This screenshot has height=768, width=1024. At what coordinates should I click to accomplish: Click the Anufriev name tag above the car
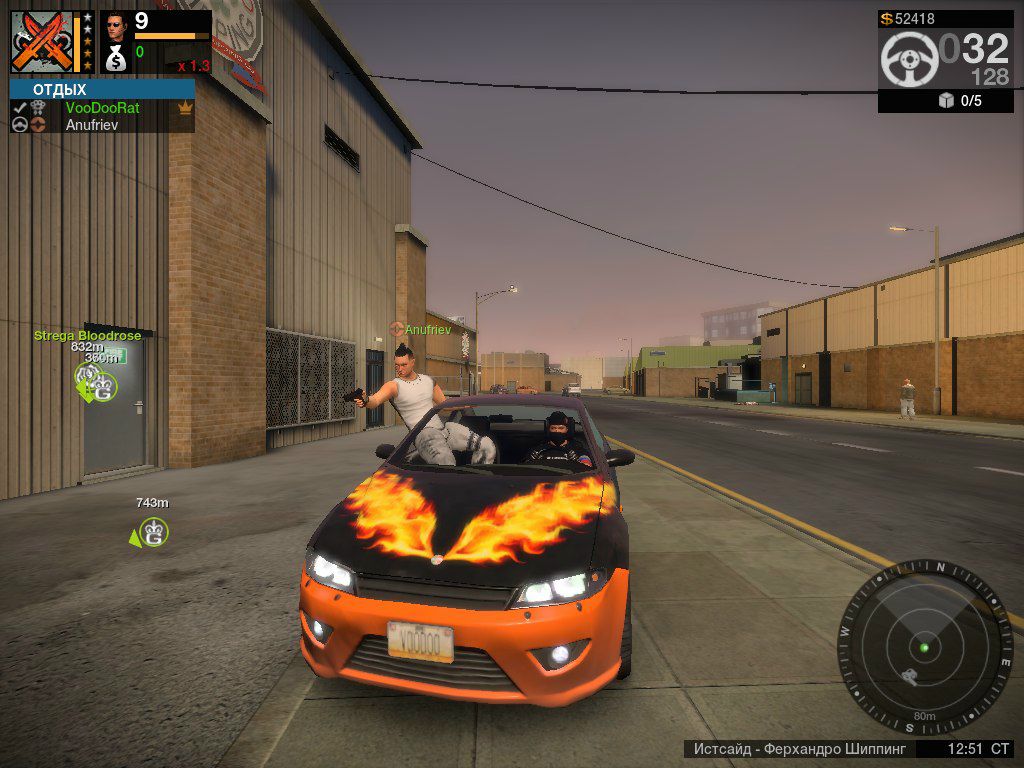[x=427, y=329]
